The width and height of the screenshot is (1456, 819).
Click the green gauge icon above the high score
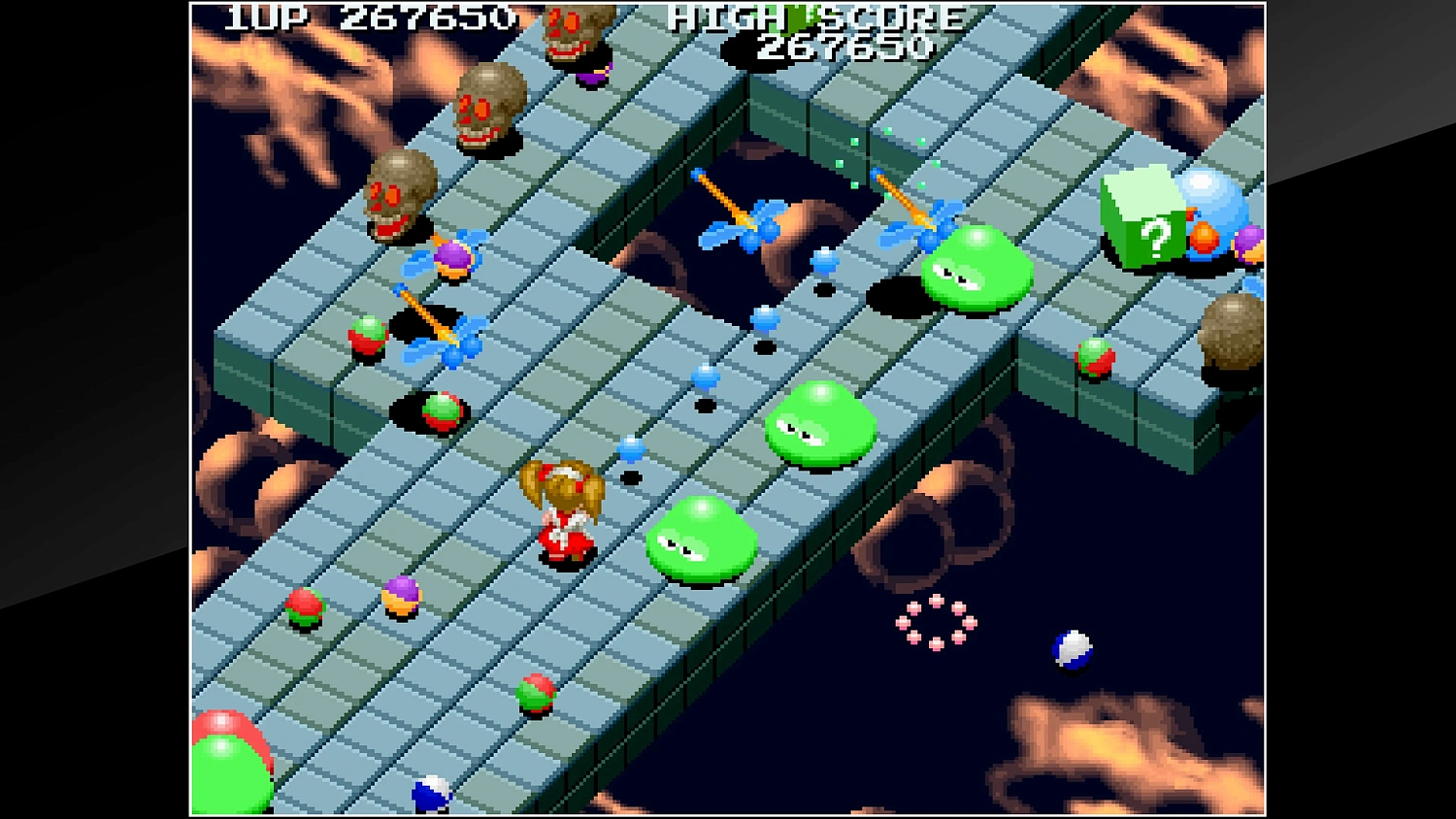pyautogui.click(x=796, y=16)
